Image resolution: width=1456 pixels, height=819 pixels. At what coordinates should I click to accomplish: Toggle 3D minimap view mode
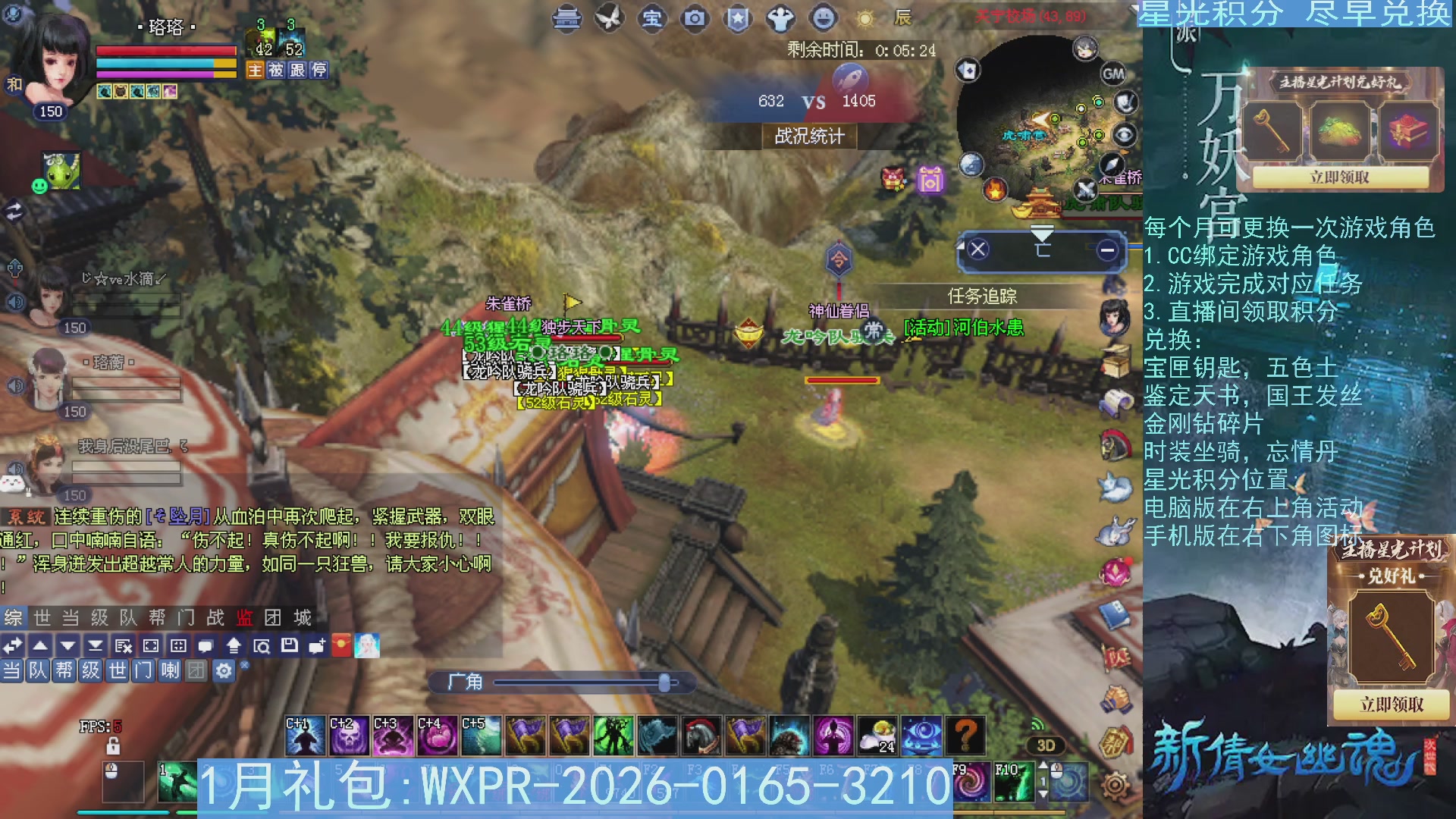click(x=1045, y=745)
